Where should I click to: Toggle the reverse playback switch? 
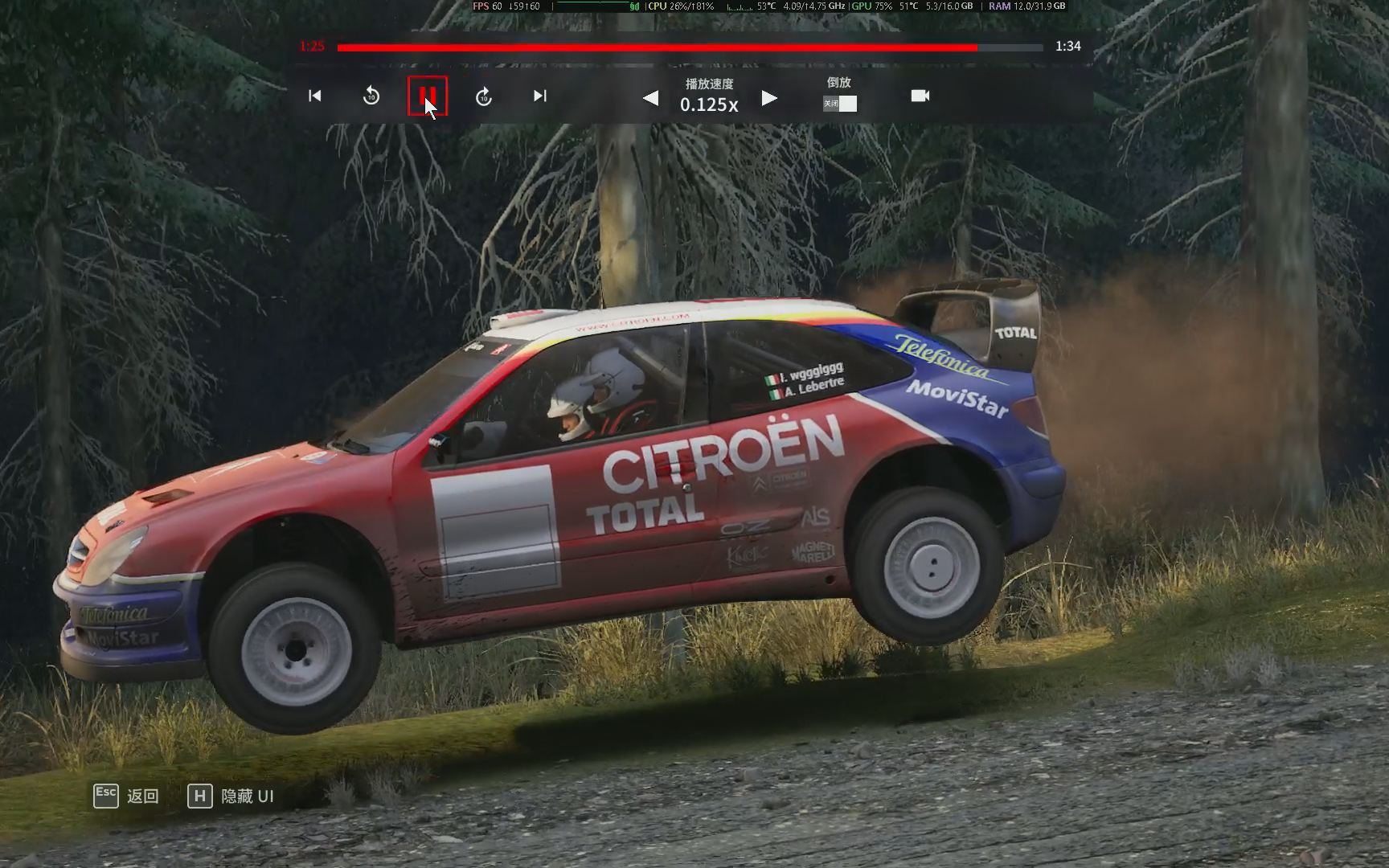[840, 104]
